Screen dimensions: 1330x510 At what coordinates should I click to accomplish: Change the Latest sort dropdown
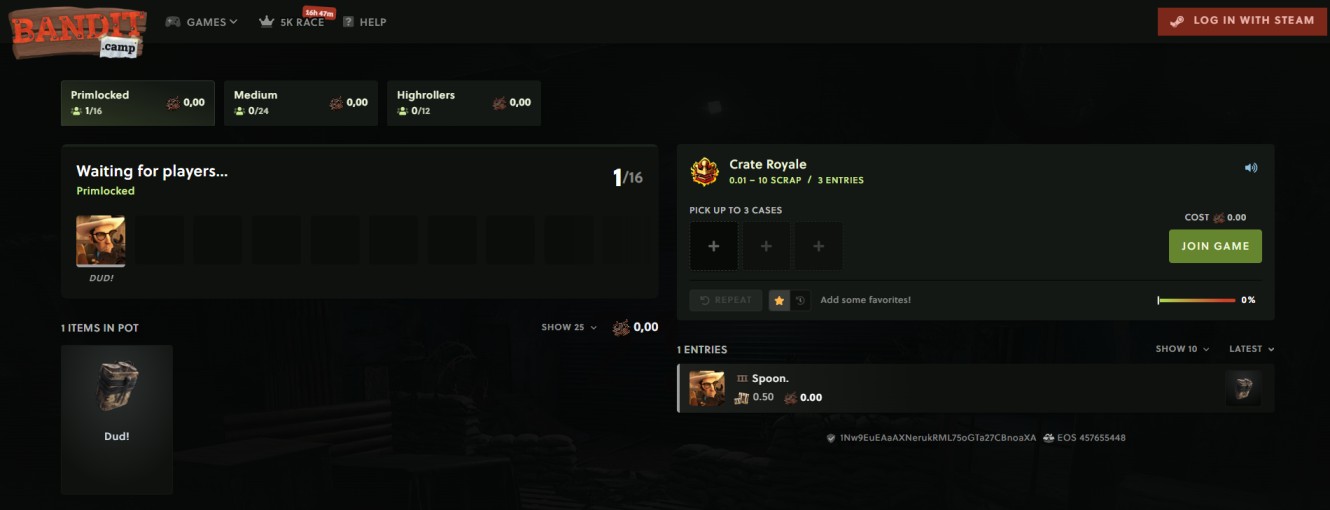point(1251,349)
